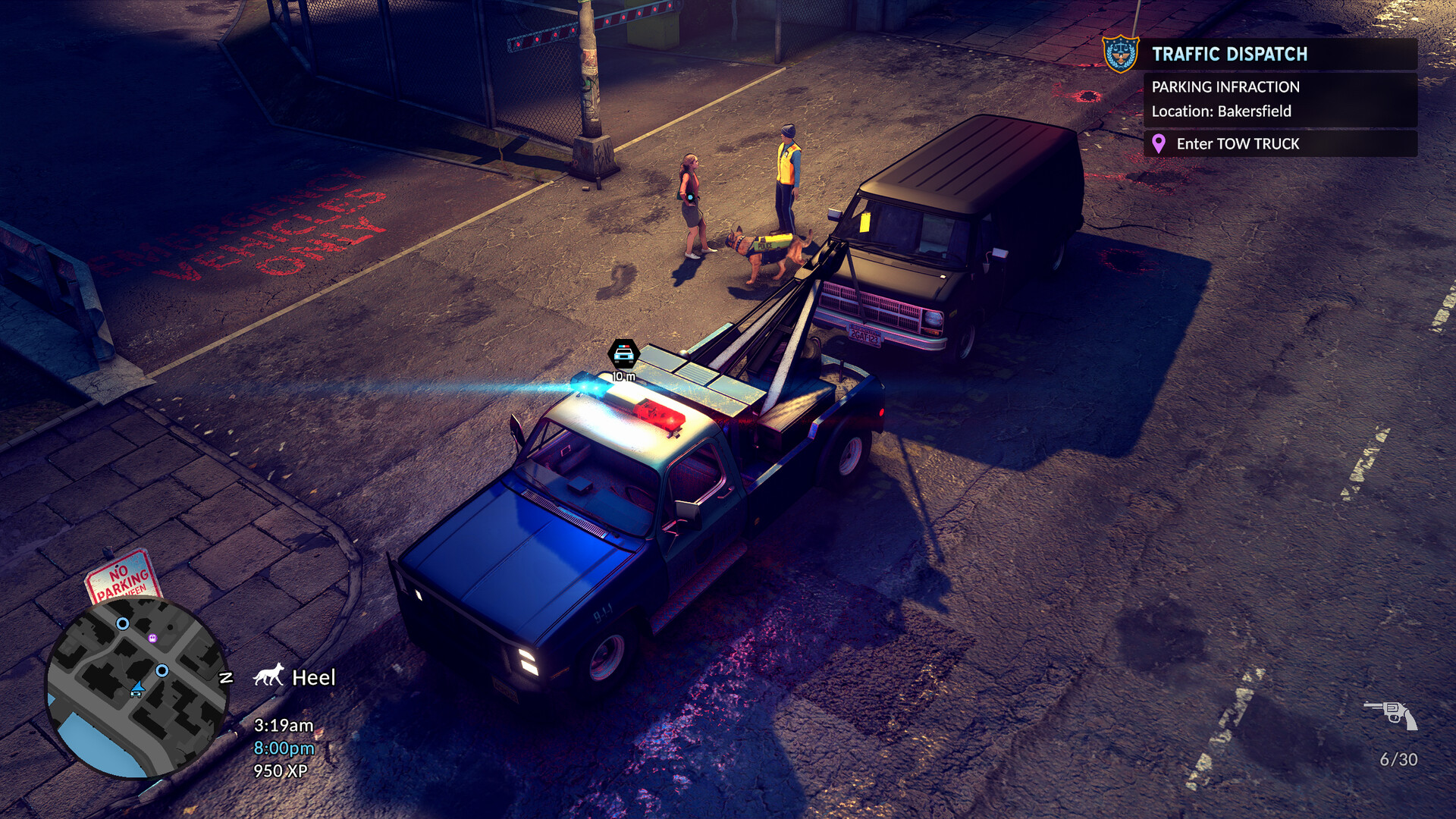Select the upper blue circle marker on the minimap
The image size is (1456, 819).
[x=122, y=624]
